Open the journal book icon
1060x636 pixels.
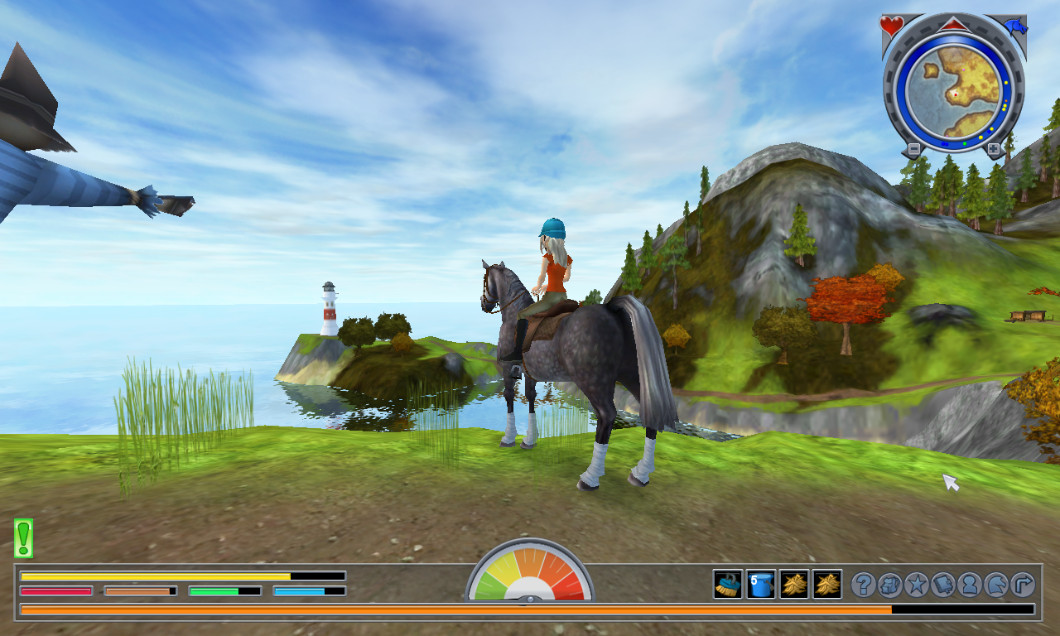943,585
